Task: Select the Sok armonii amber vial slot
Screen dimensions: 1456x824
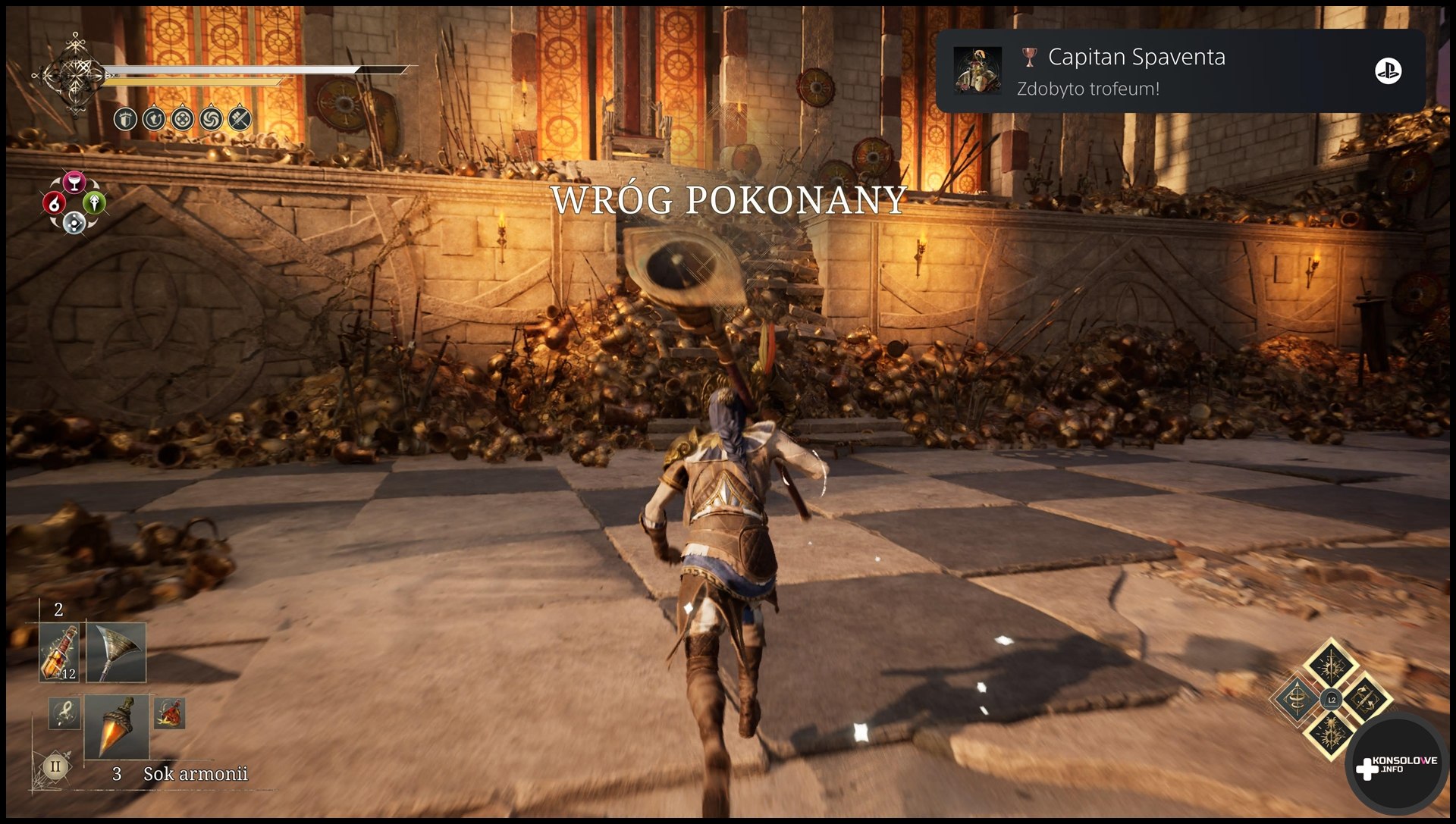Action: (116, 727)
